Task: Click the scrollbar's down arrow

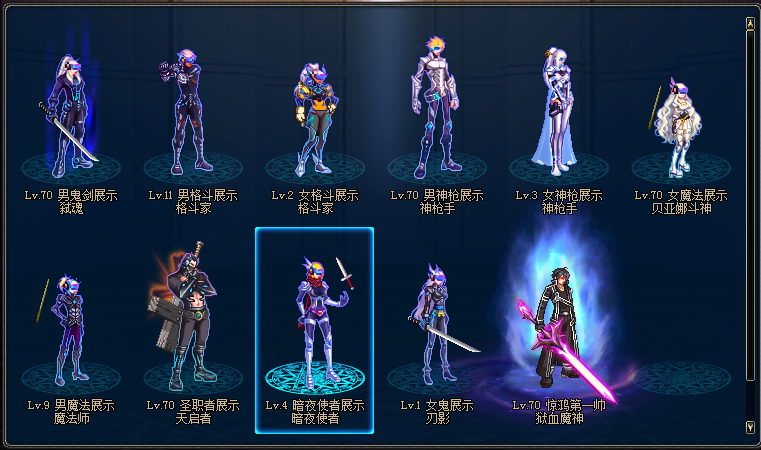Action: (x=750, y=426)
